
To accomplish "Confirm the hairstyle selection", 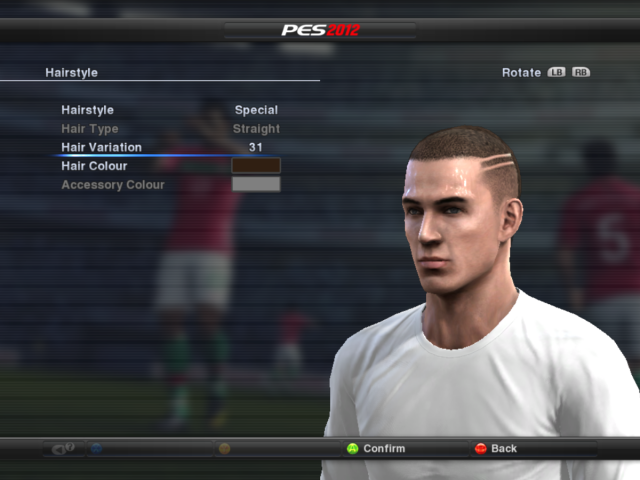I will (376, 449).
